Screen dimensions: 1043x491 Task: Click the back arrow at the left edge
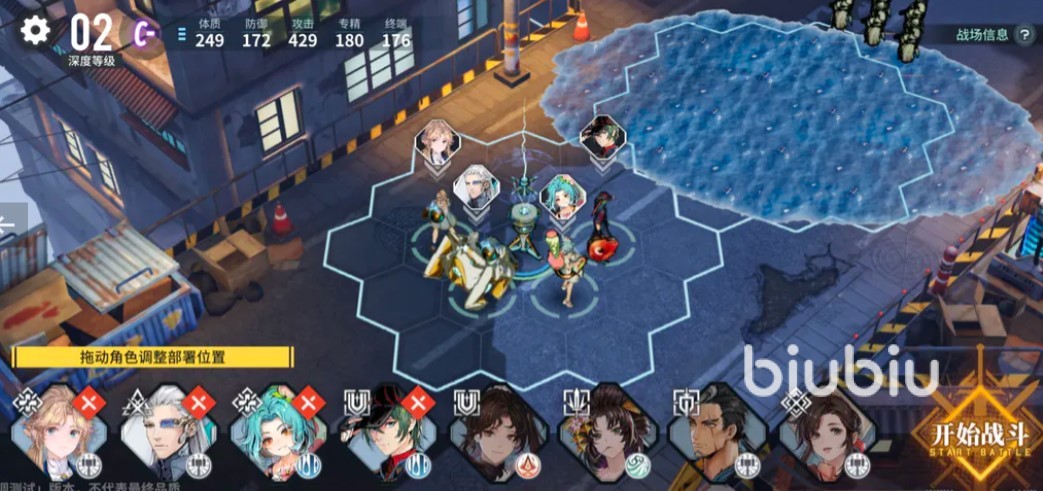(x=8, y=226)
